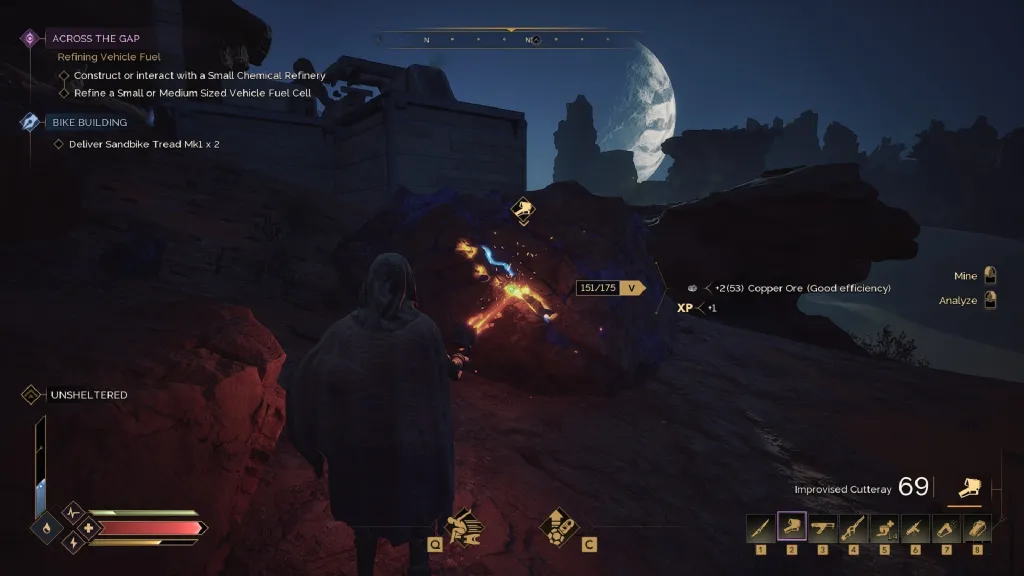The width and height of the screenshot is (1024, 576).
Task: Choose the hotbar item in slot 7
Action: pos(945,527)
